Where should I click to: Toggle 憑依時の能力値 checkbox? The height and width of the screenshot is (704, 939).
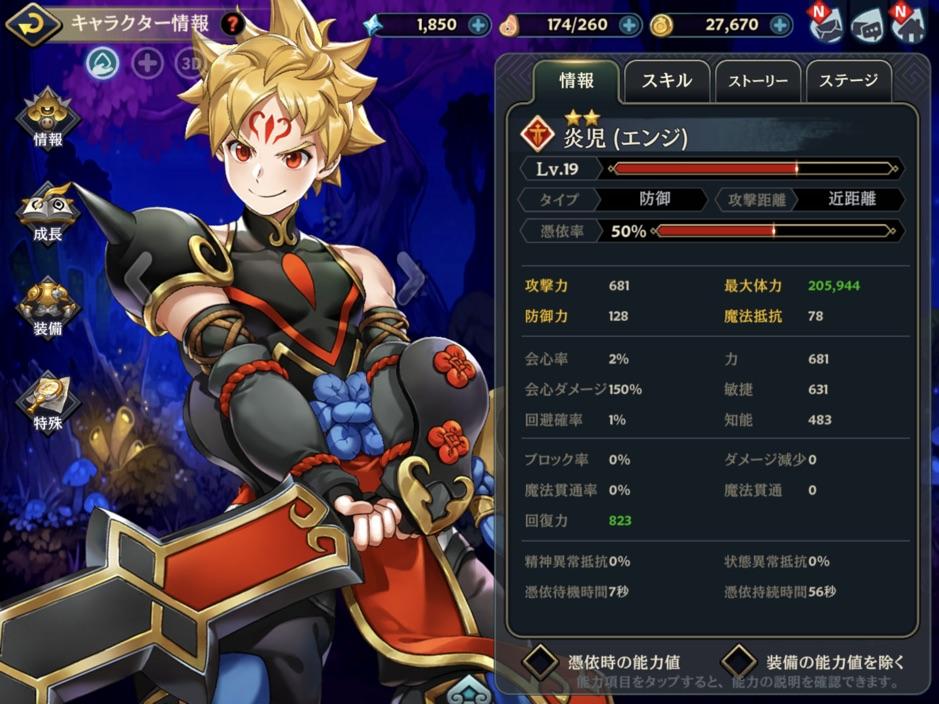pos(541,661)
